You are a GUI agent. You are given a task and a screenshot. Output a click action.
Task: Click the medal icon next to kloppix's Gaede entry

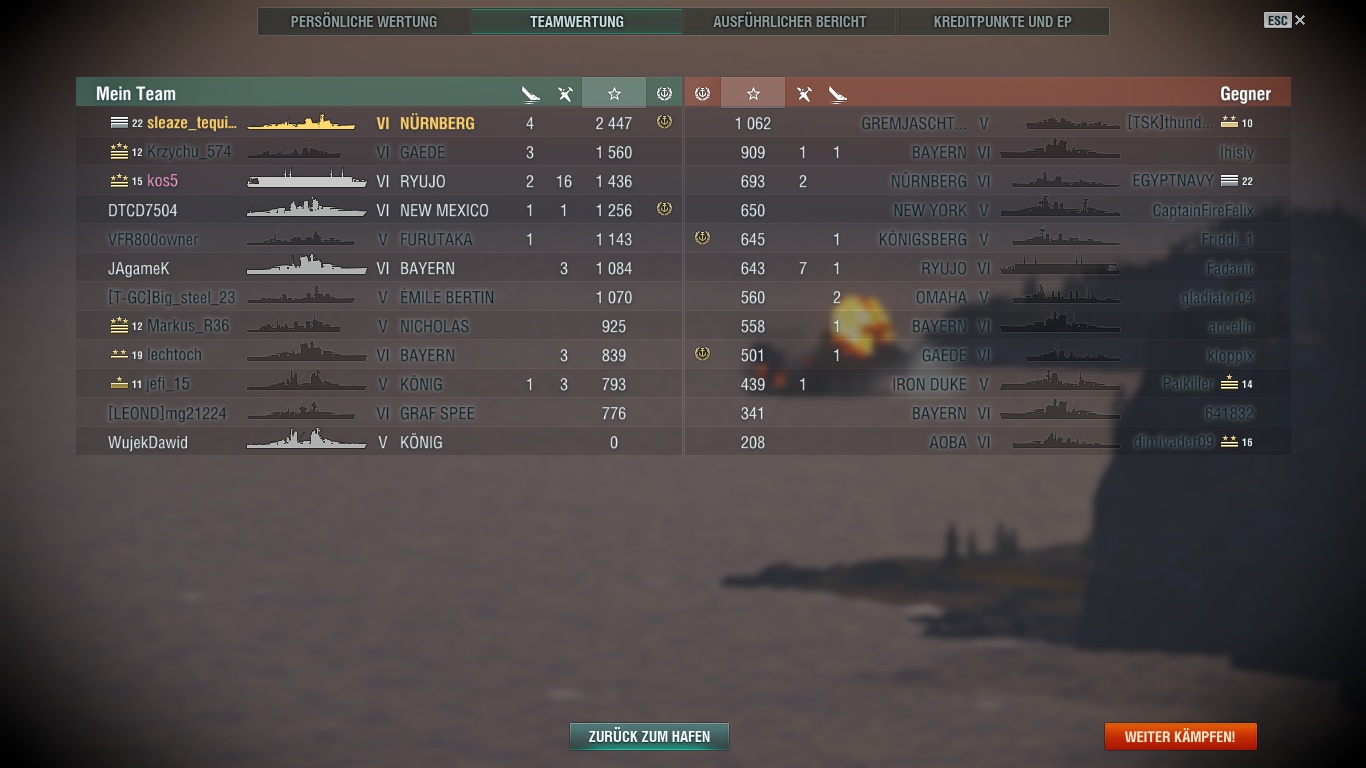point(703,355)
